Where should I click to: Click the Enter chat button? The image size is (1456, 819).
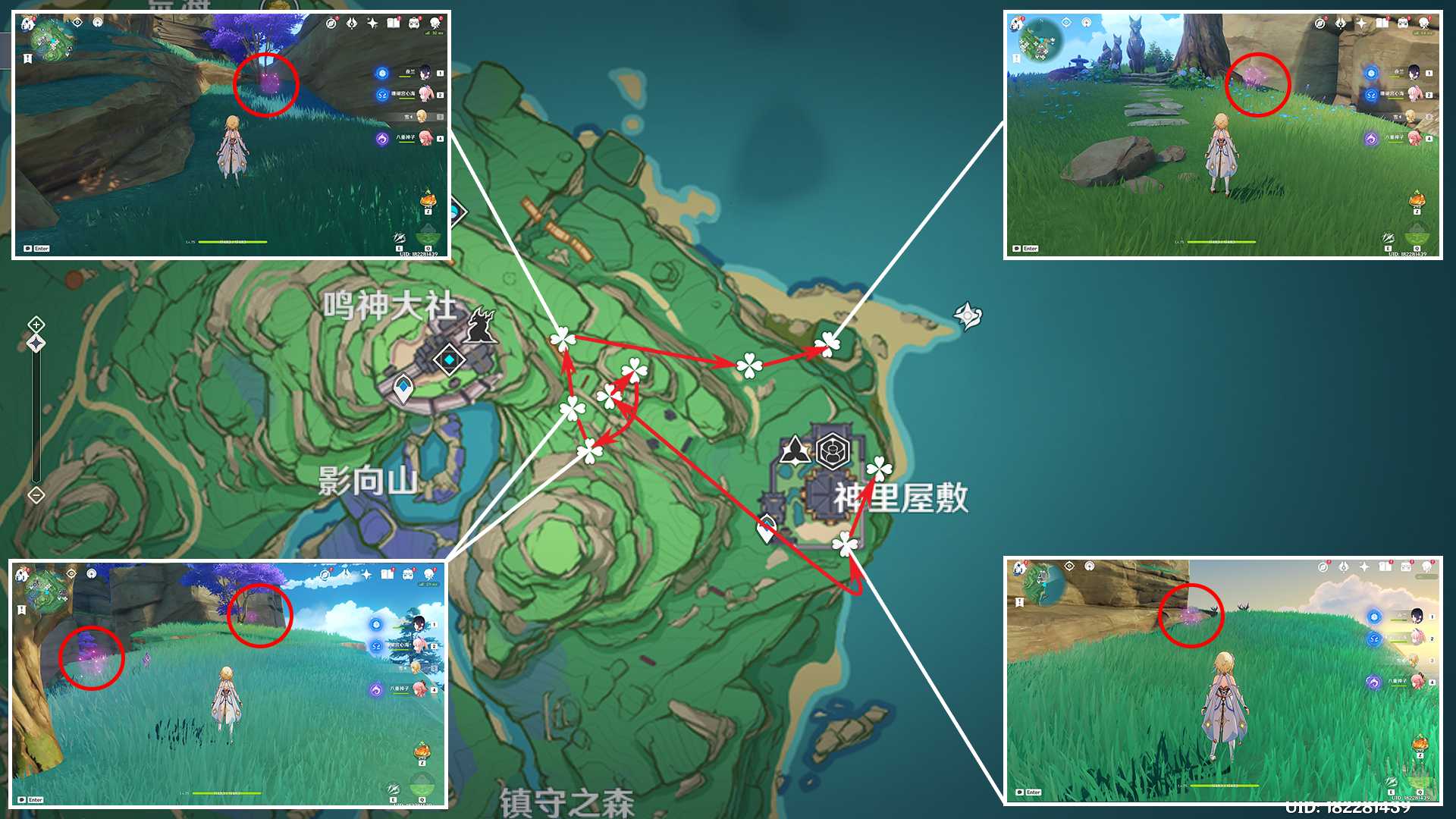click(39, 247)
